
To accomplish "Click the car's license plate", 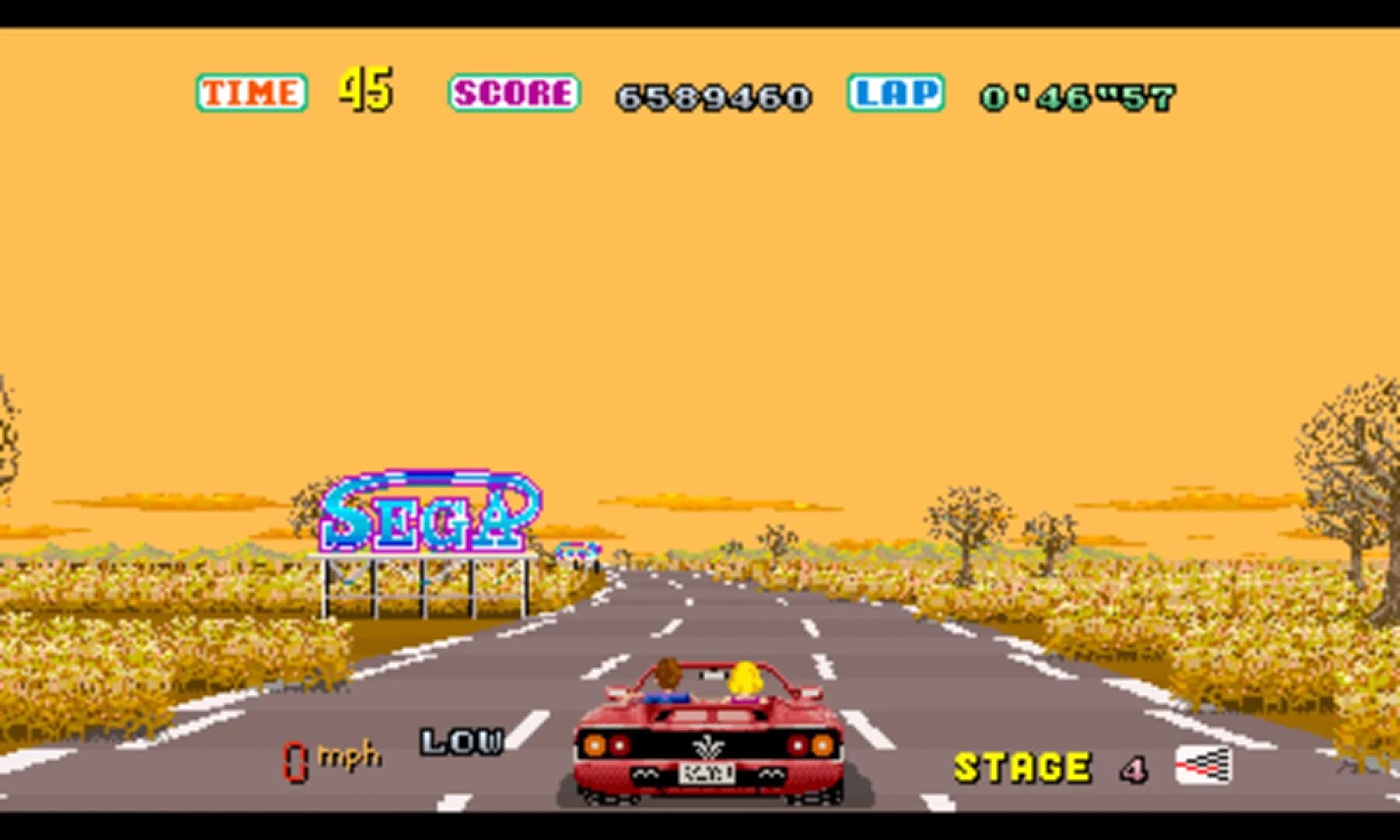I will 709,774.
